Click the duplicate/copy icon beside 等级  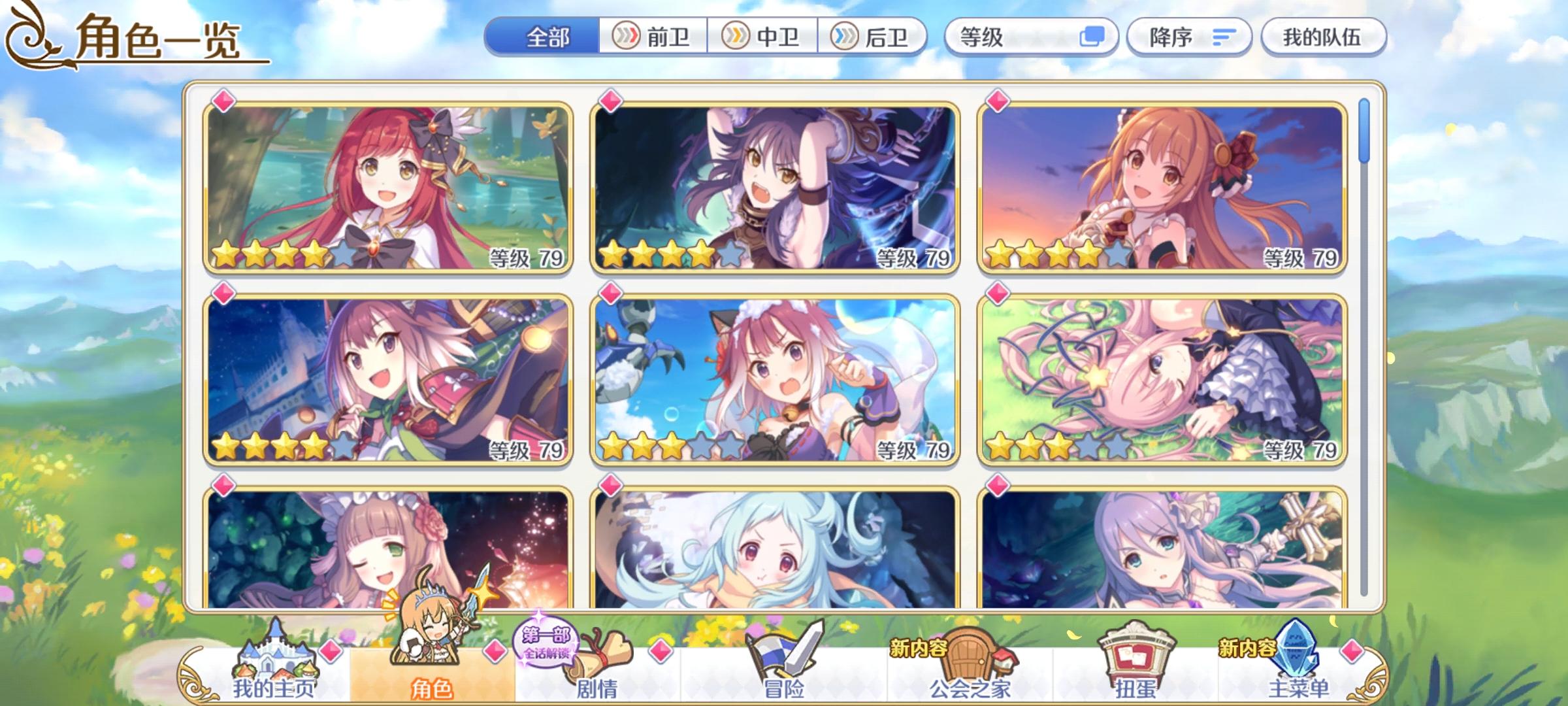pos(1093,38)
